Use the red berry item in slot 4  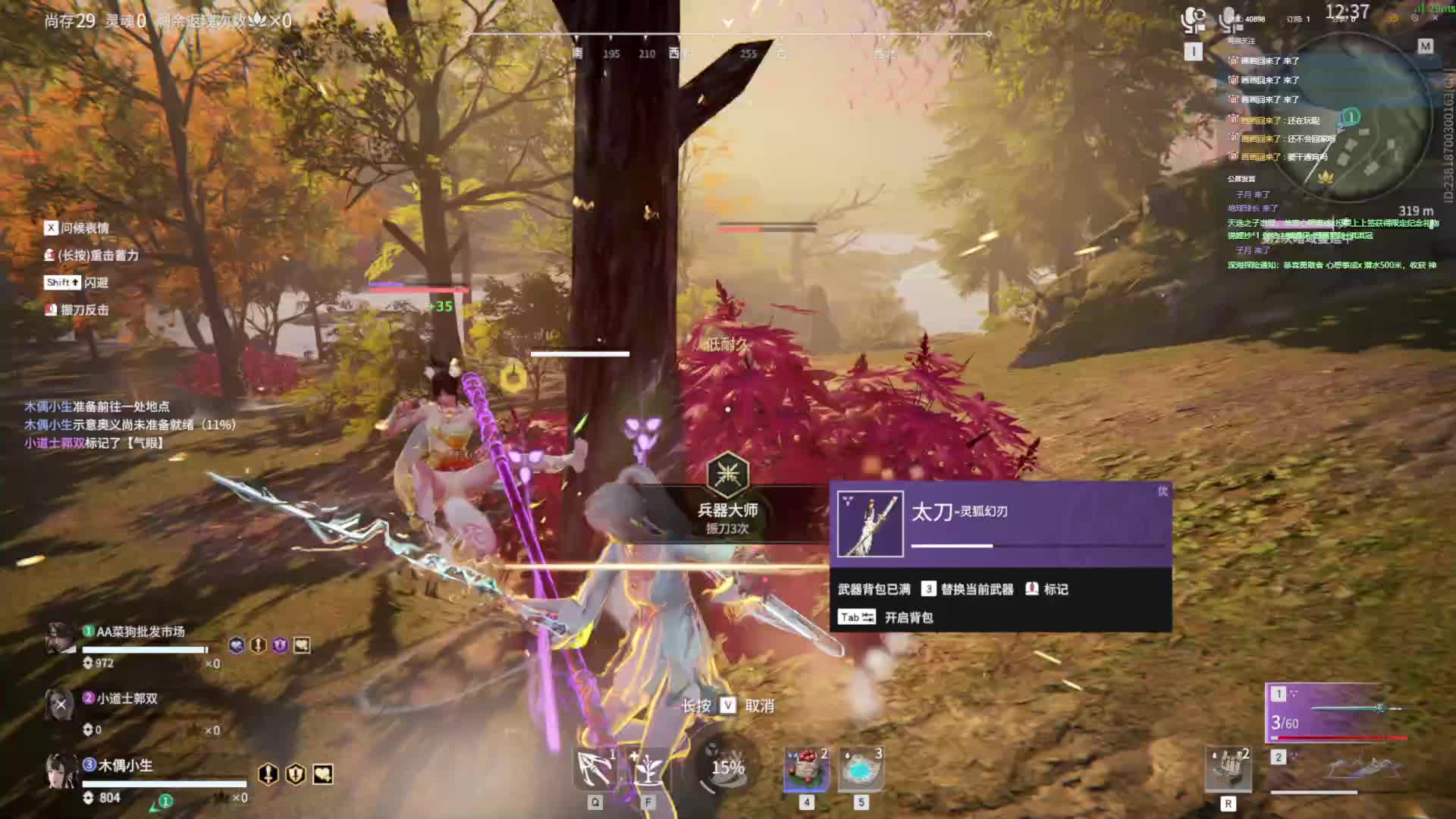coord(806,769)
